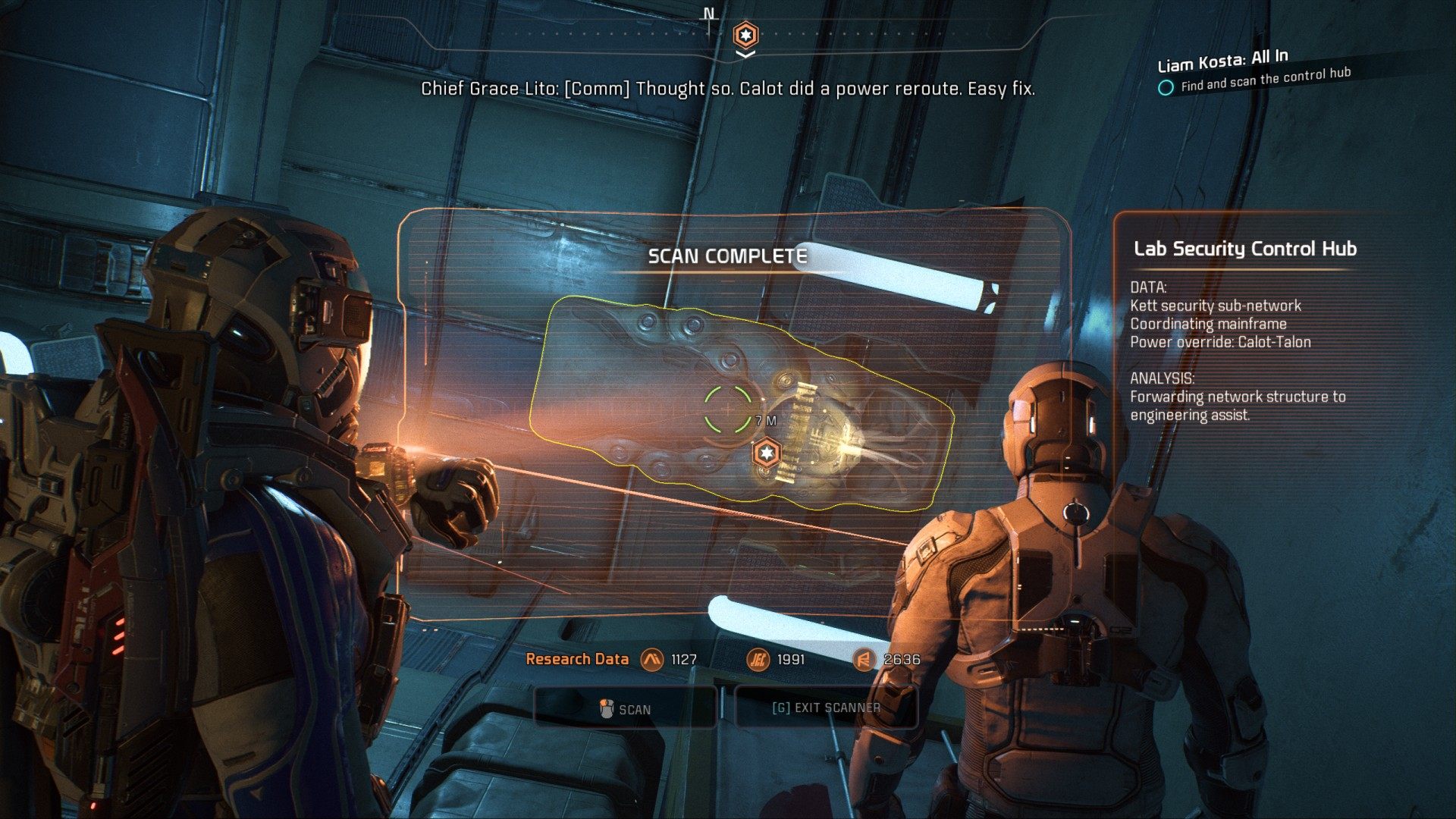
Task: Click the Scan button
Action: pyautogui.click(x=626, y=709)
